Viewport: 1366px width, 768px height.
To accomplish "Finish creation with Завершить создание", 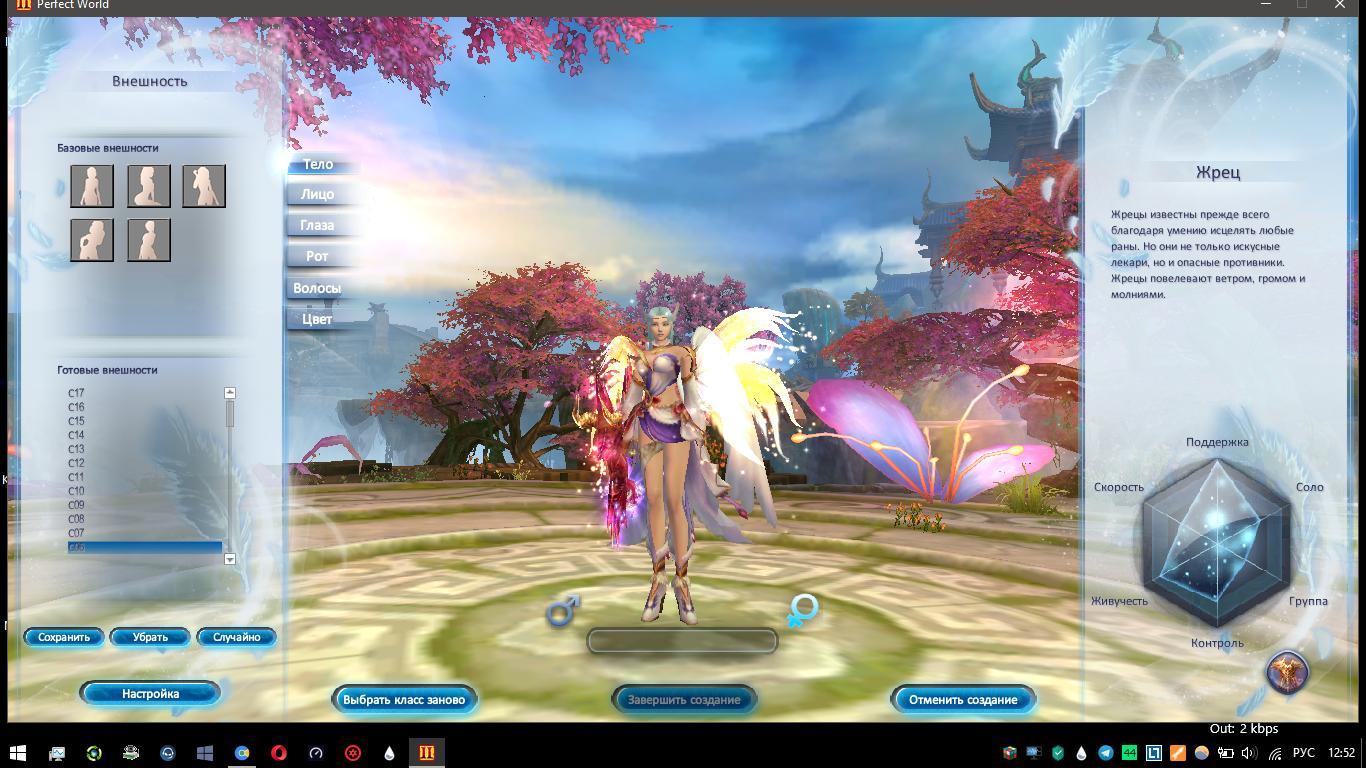I will click(684, 700).
